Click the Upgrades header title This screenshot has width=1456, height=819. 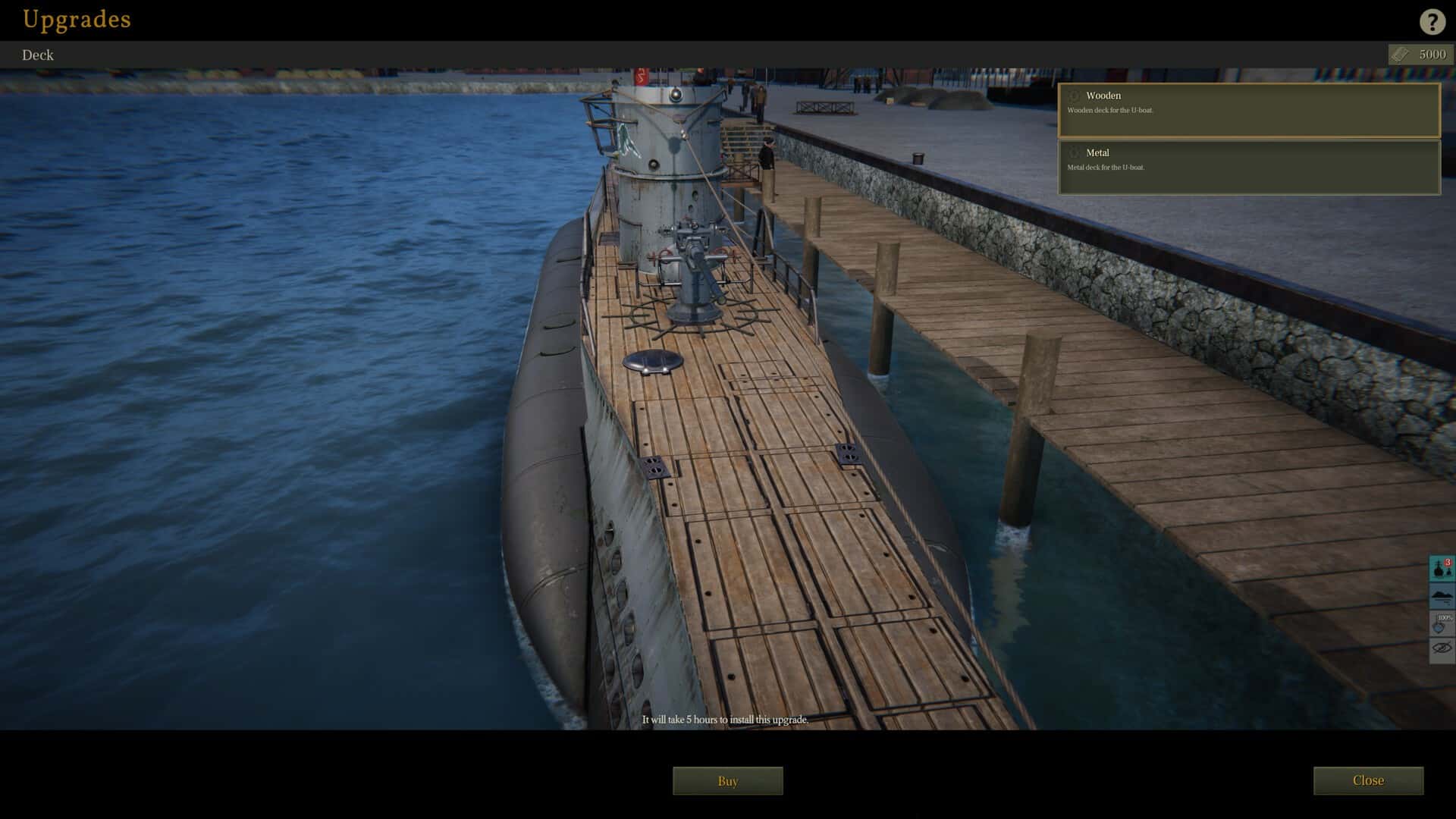[x=76, y=20]
